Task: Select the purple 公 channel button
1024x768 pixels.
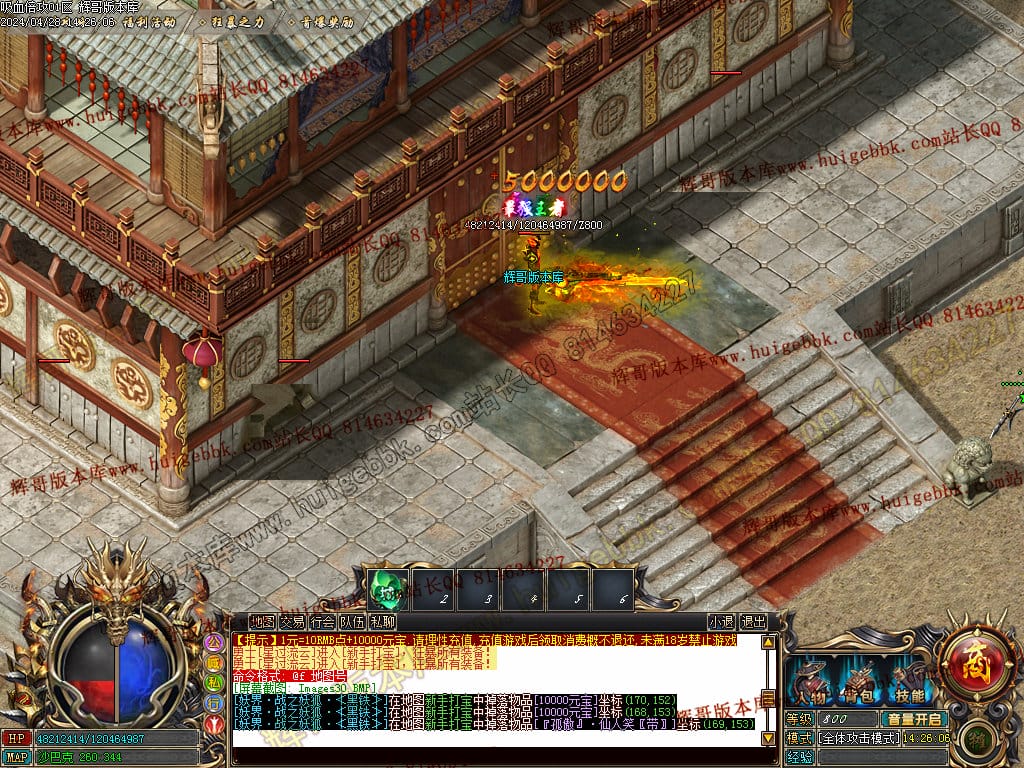Action: [x=213, y=642]
